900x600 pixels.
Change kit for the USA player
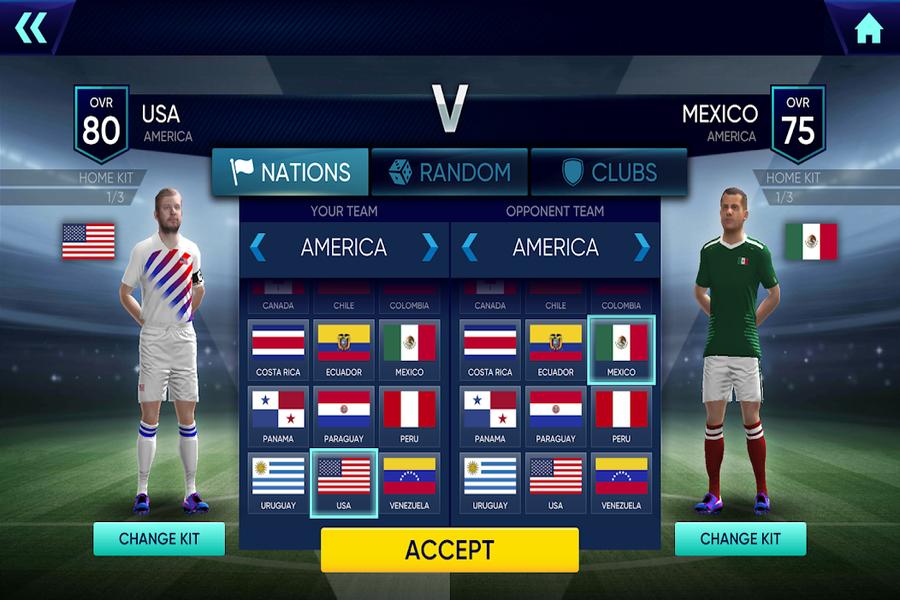[159, 538]
